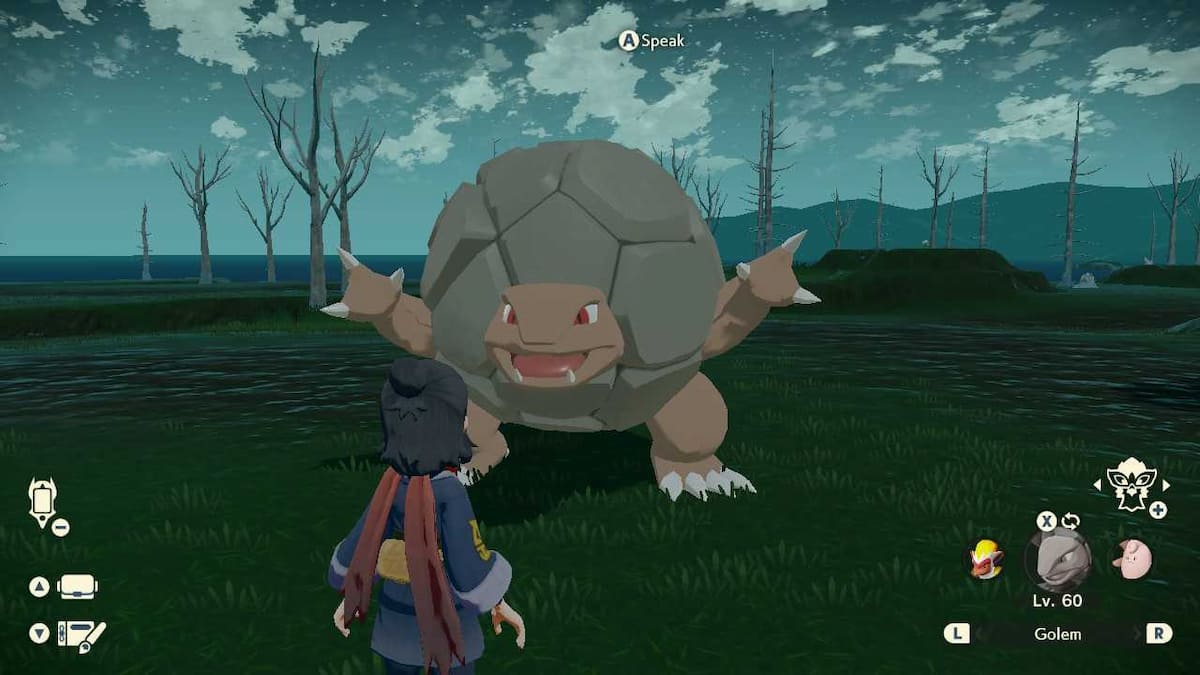Image resolution: width=1200 pixels, height=675 pixels.
Task: Choose the Infernape party icon
Action: coord(985,559)
